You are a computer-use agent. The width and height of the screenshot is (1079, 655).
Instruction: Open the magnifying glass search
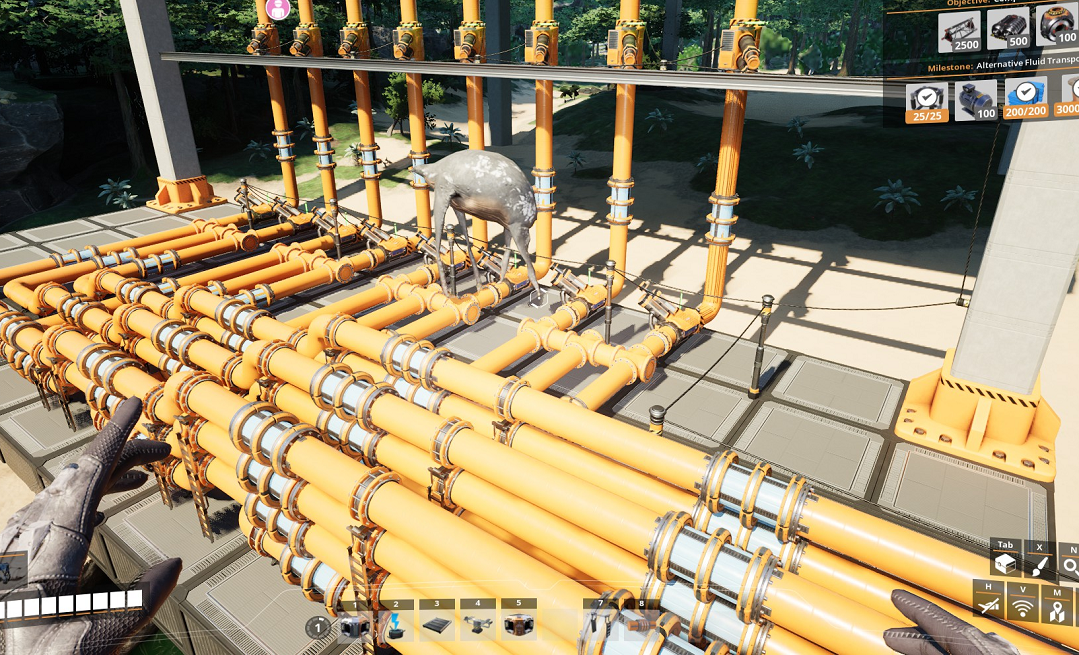[x=1070, y=566]
